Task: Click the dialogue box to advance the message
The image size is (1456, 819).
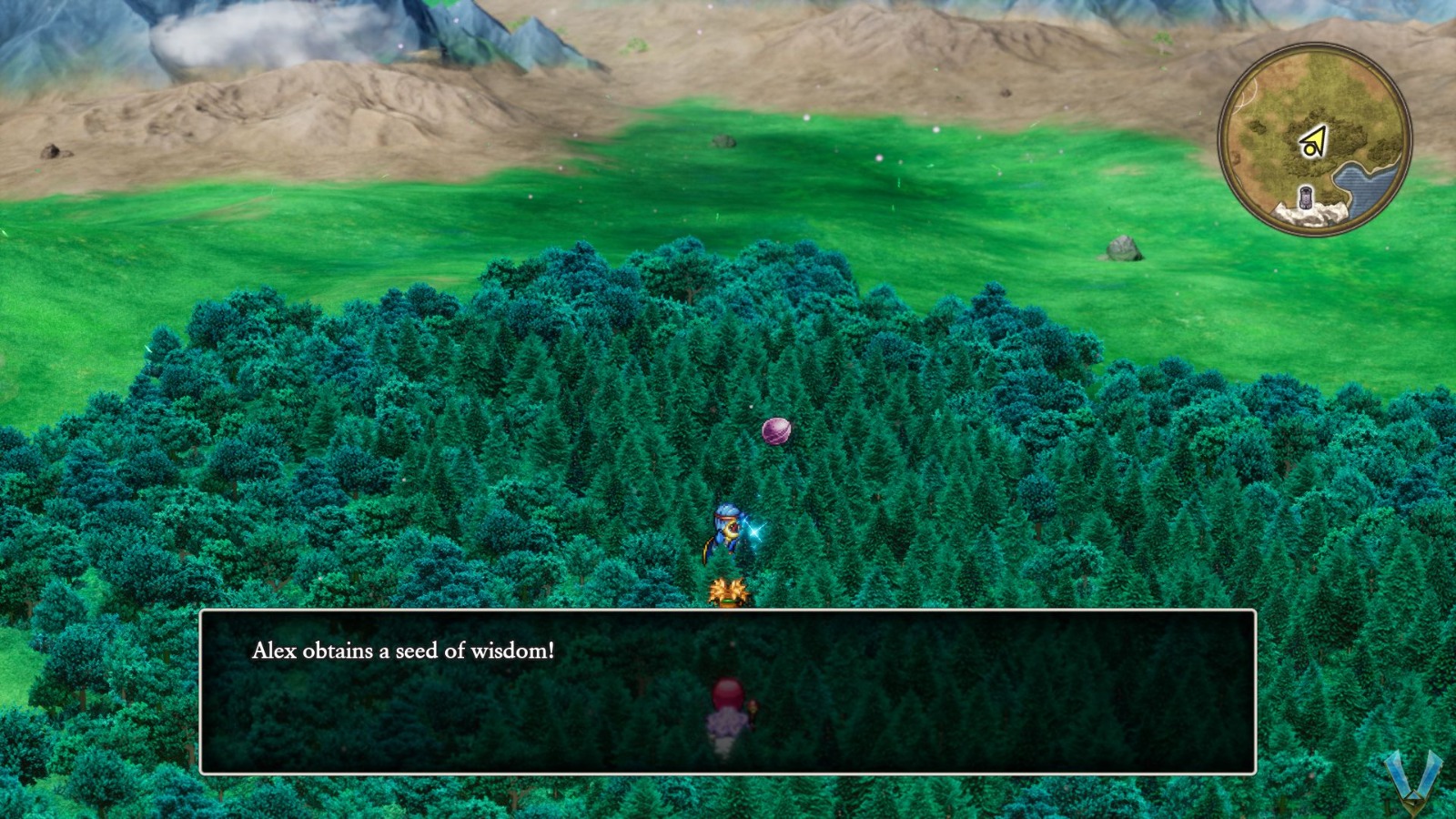Action: [728, 692]
